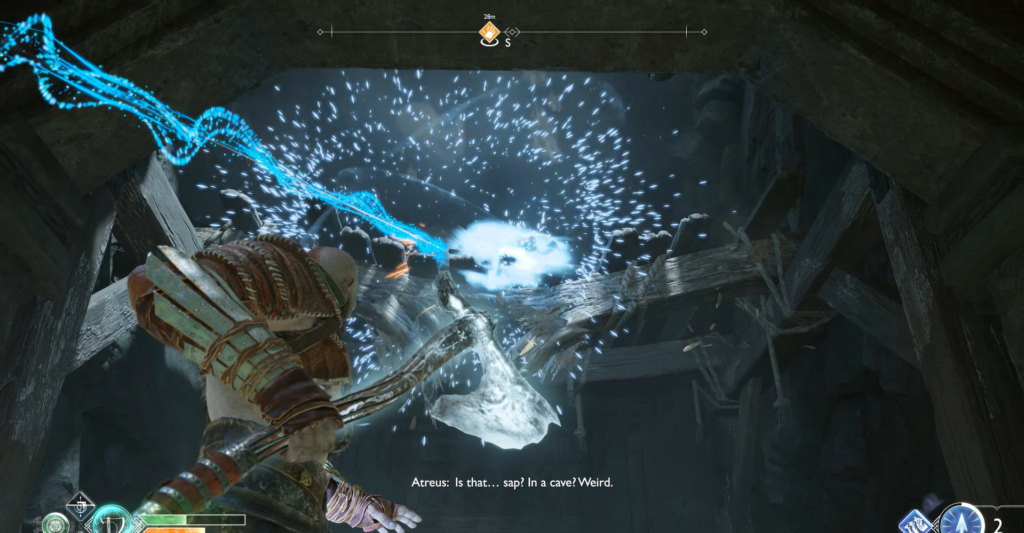Select Atreus's blue arrow ability icon
Image resolution: width=1024 pixels, height=533 pixels.
(x=962, y=520)
